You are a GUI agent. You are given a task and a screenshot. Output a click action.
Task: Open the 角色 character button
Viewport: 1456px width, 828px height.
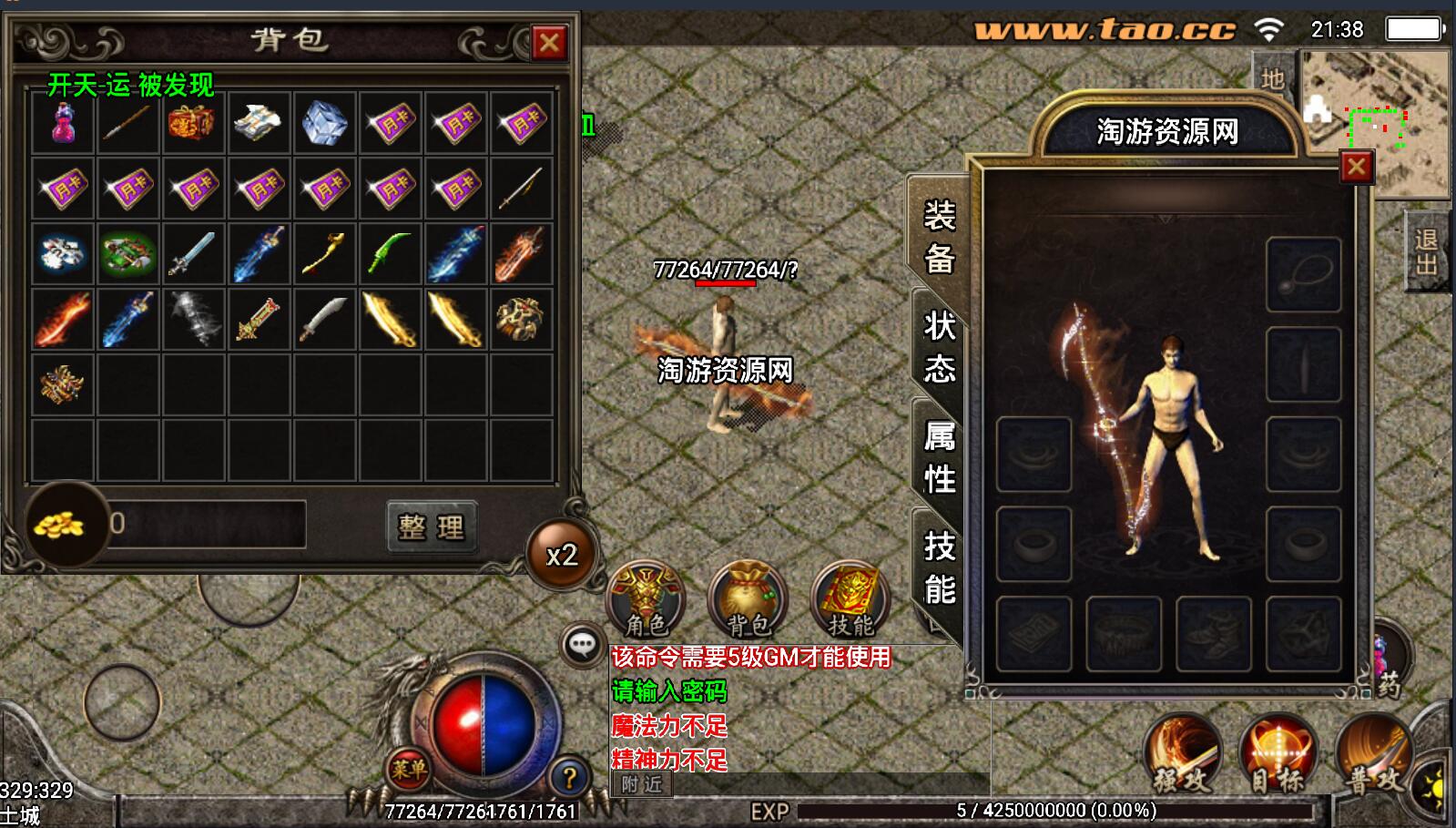click(x=646, y=599)
